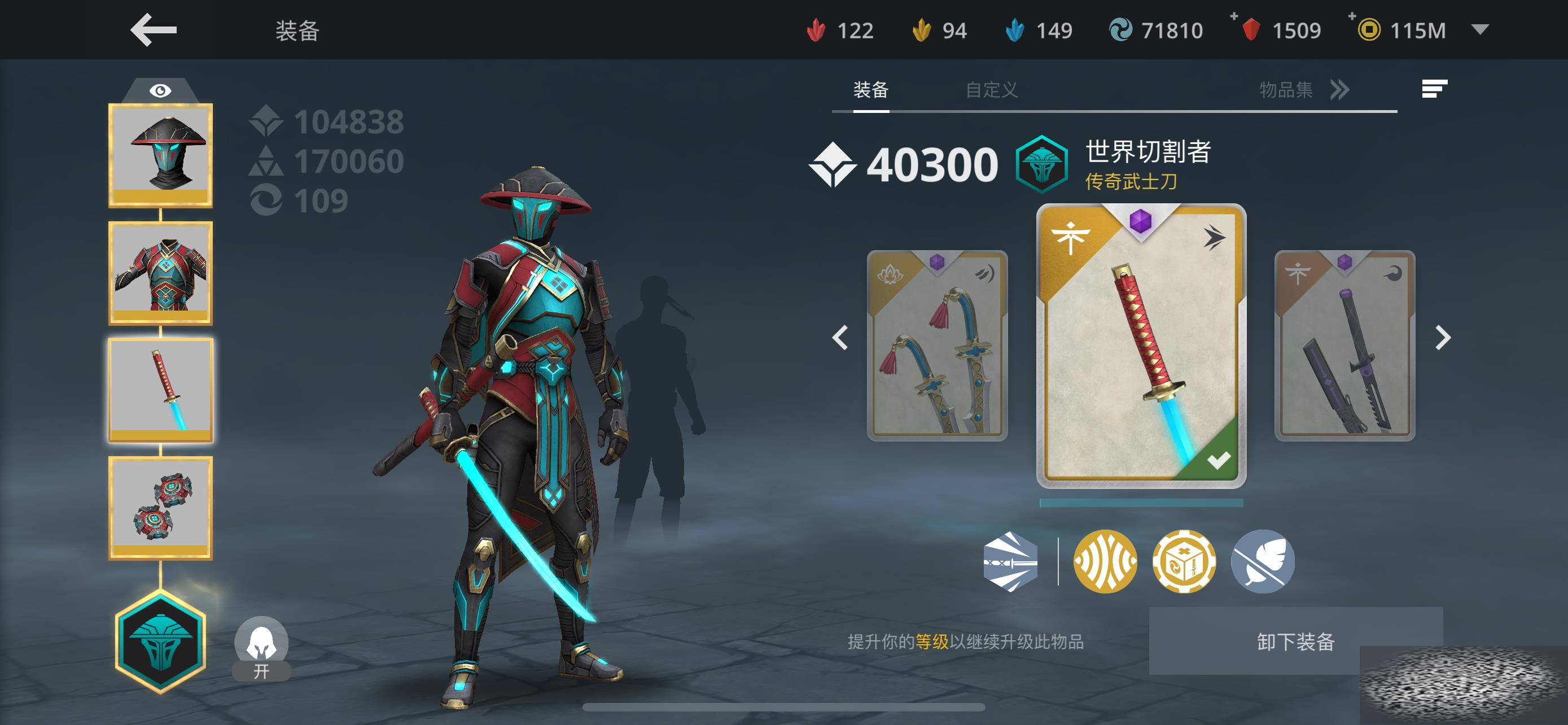Go back with the arrow button
Viewport: 1568px width, 725px height.
pyautogui.click(x=154, y=30)
